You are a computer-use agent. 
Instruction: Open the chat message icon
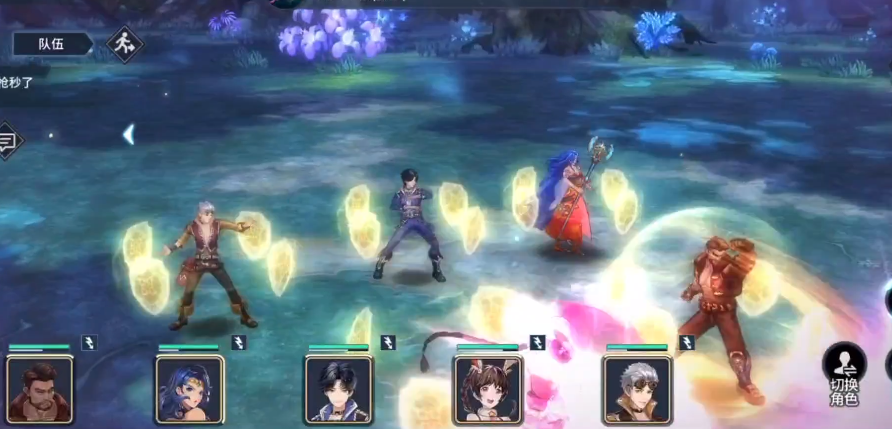8,140
